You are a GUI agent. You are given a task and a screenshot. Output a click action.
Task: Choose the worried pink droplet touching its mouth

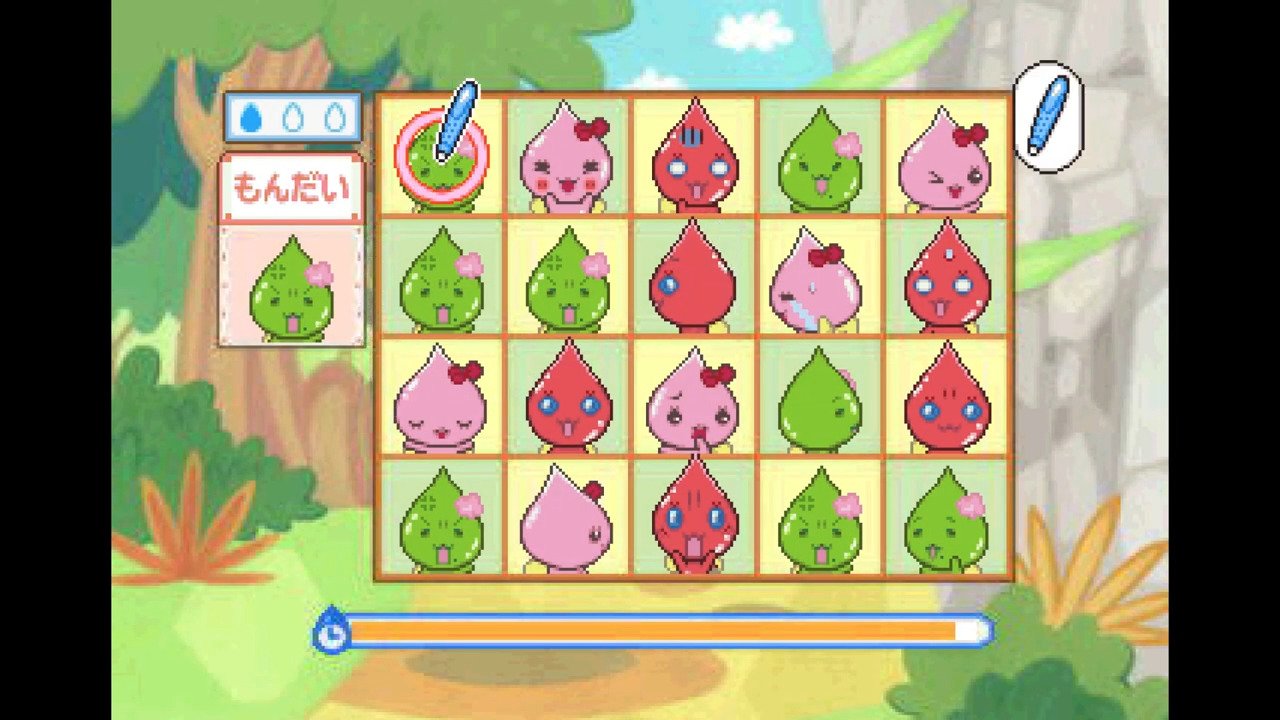tap(693, 398)
